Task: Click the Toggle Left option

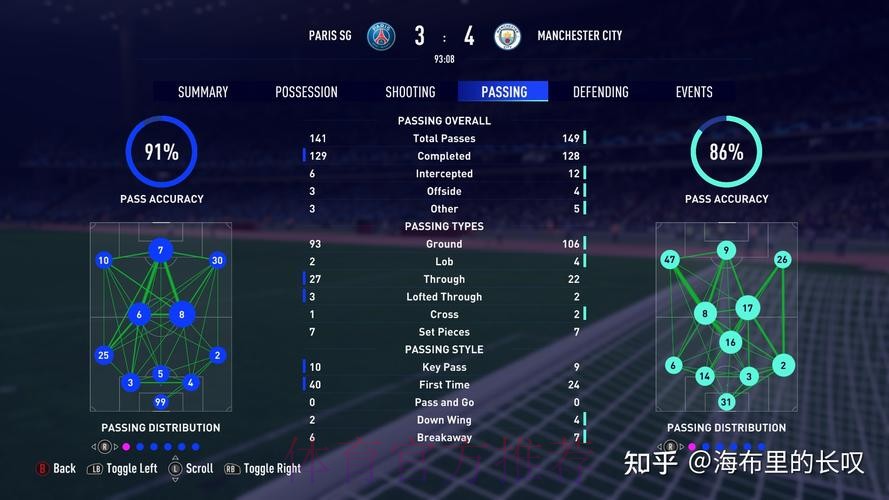Action: pos(123,468)
